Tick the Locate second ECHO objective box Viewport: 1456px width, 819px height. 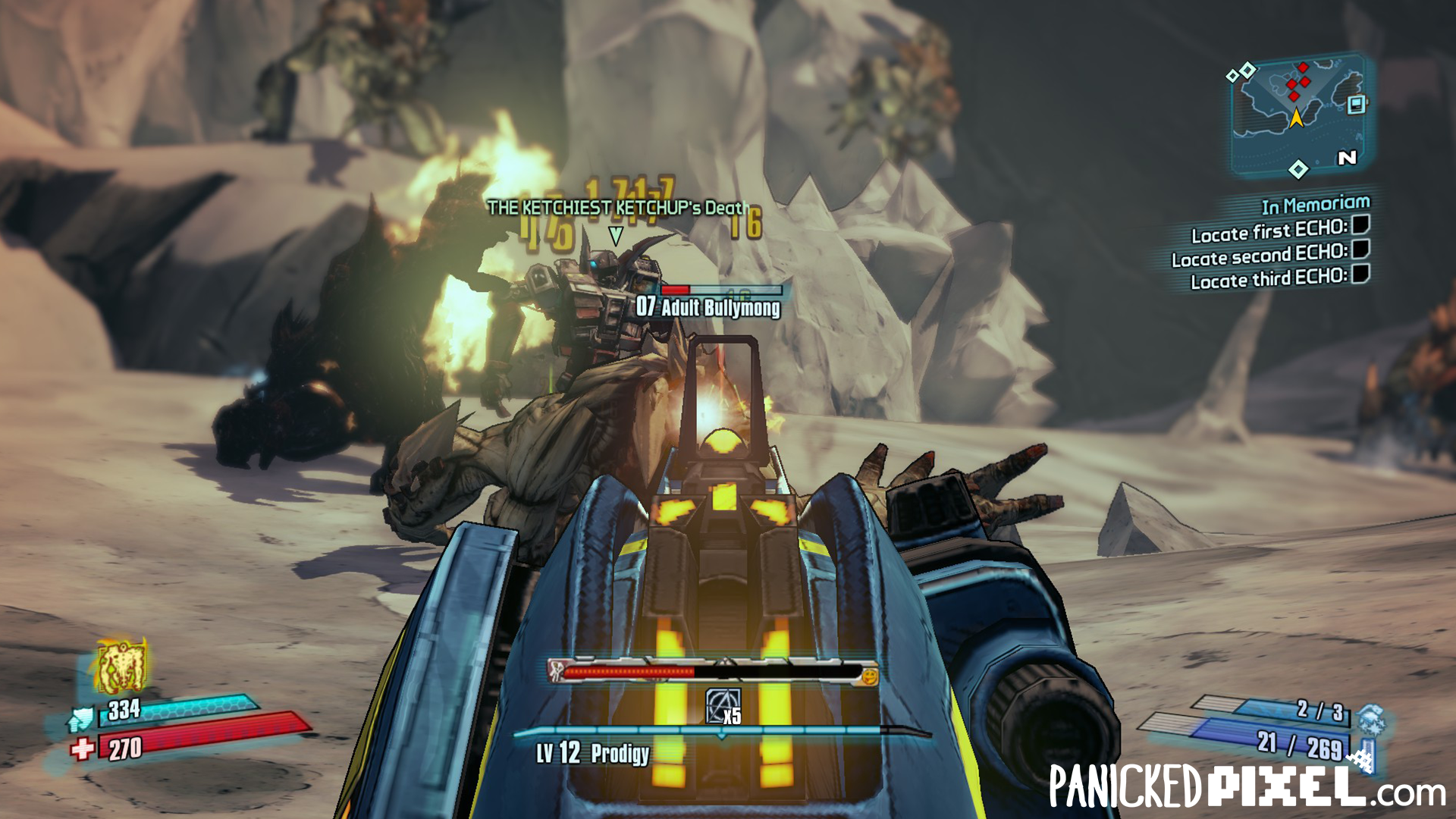1361,249
